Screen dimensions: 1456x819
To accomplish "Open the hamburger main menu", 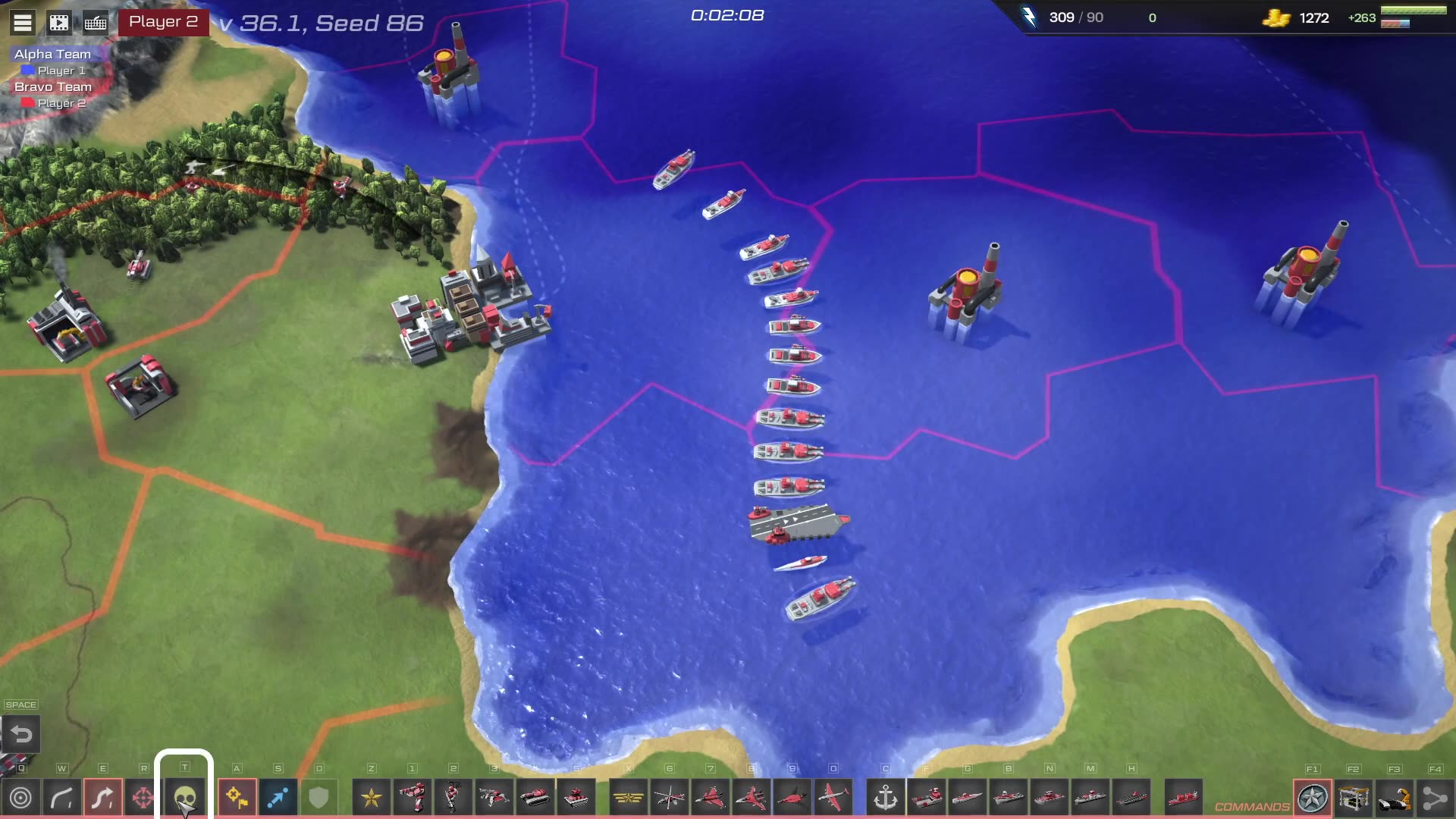I will (23, 22).
